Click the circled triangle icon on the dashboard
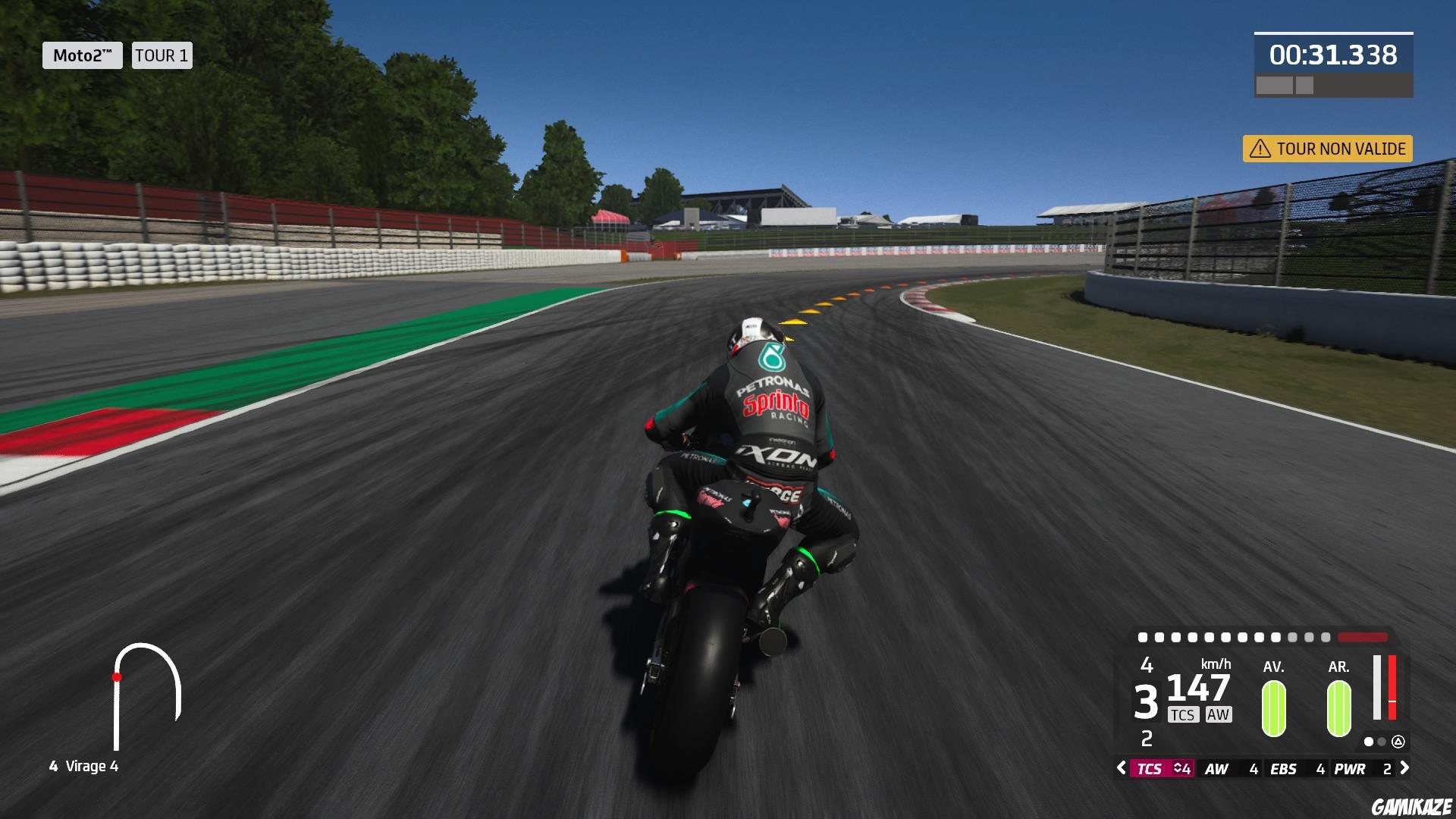The image size is (1456, 819). [1398, 742]
